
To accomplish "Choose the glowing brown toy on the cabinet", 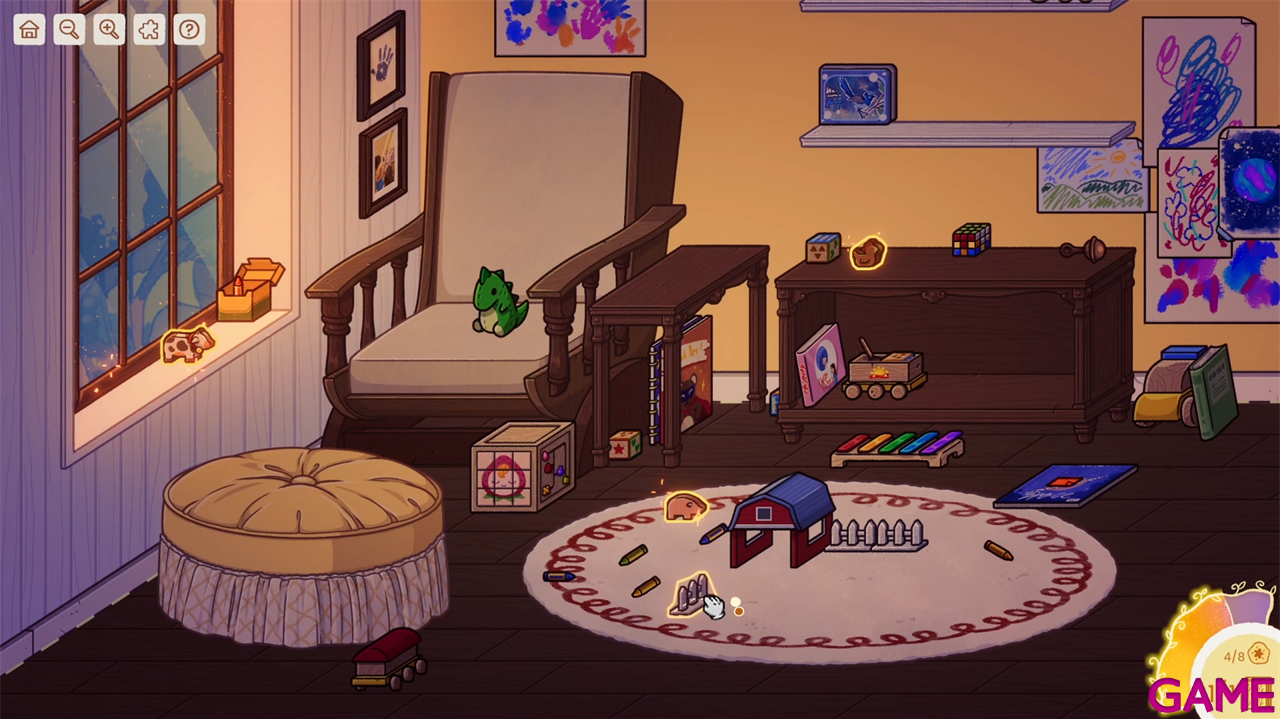I will [x=868, y=253].
